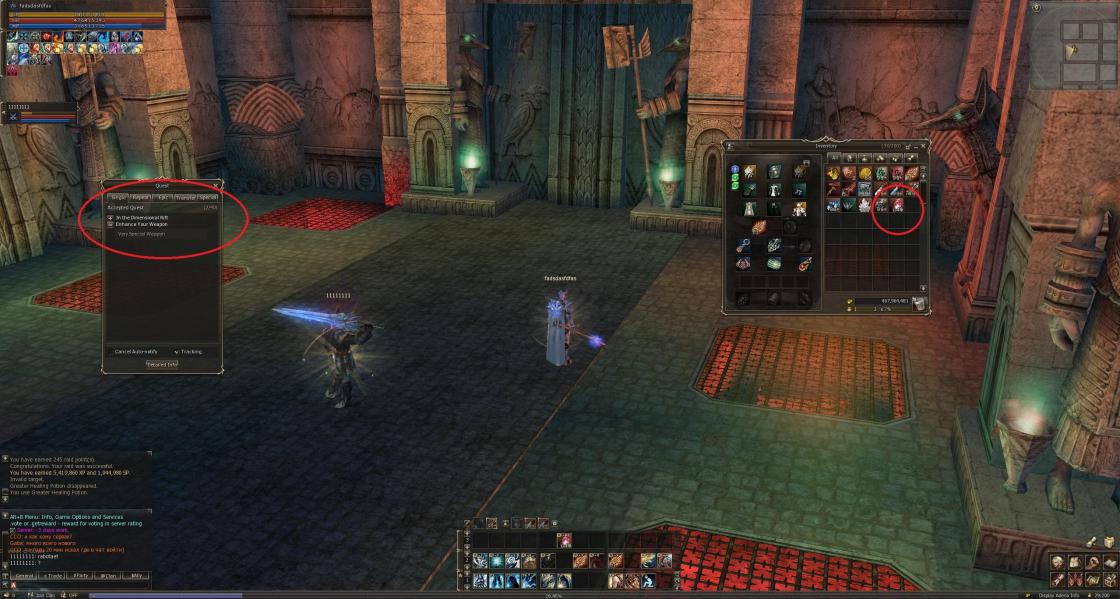The height and width of the screenshot is (599, 1120).
Task: Select the first item in the inventory grid
Action: tap(832, 173)
